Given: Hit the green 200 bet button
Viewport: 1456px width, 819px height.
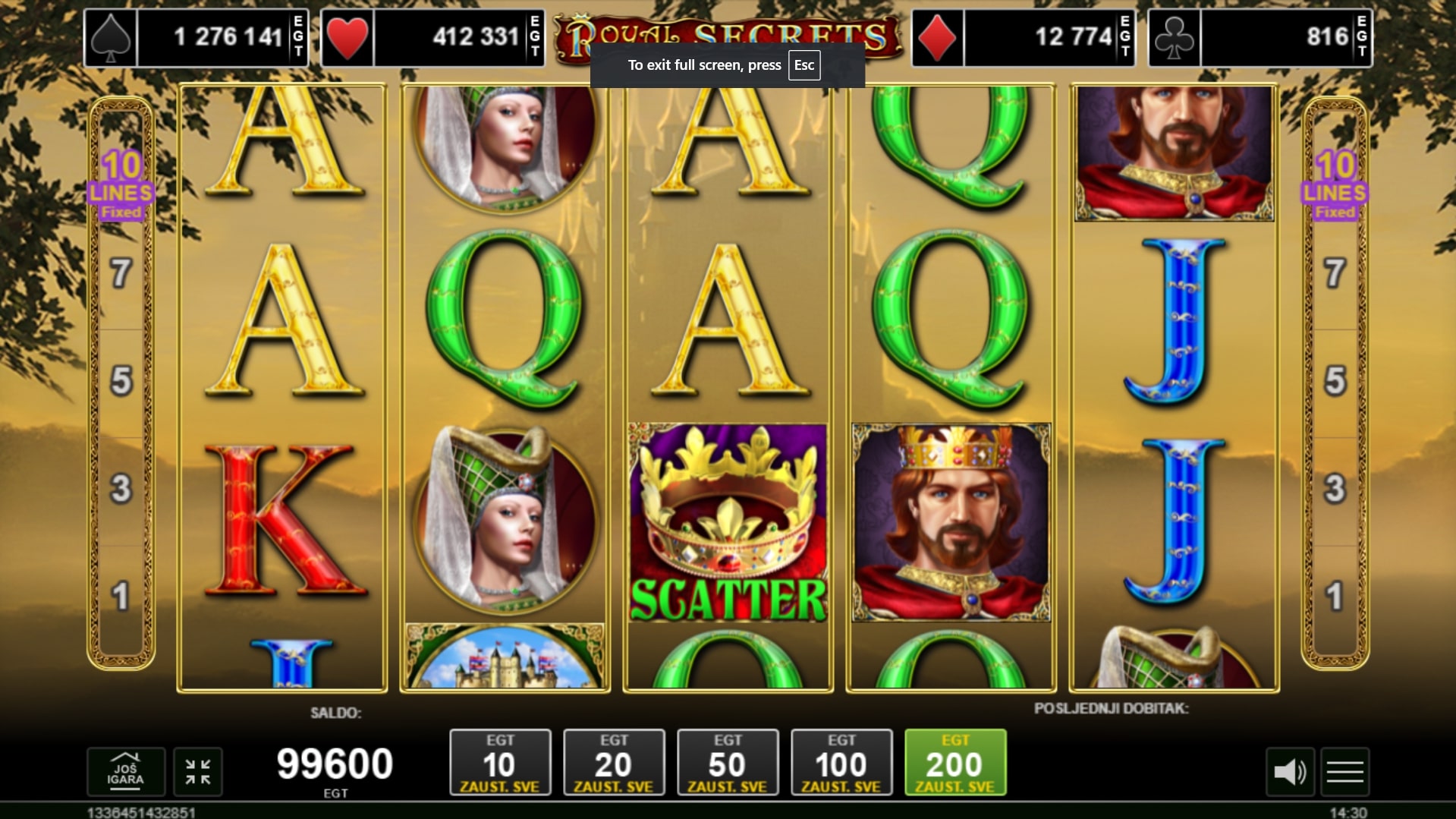Looking at the screenshot, I should coord(955,762).
